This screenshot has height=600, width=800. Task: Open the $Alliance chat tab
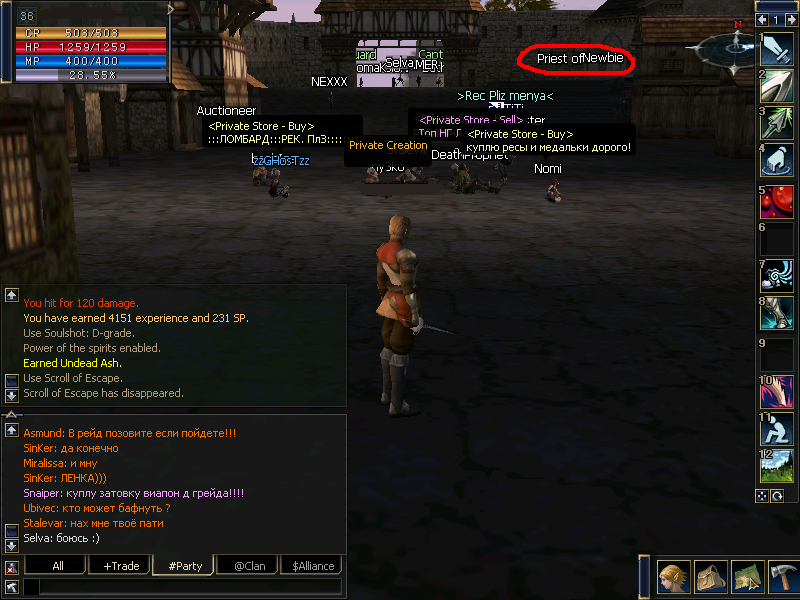click(312, 566)
